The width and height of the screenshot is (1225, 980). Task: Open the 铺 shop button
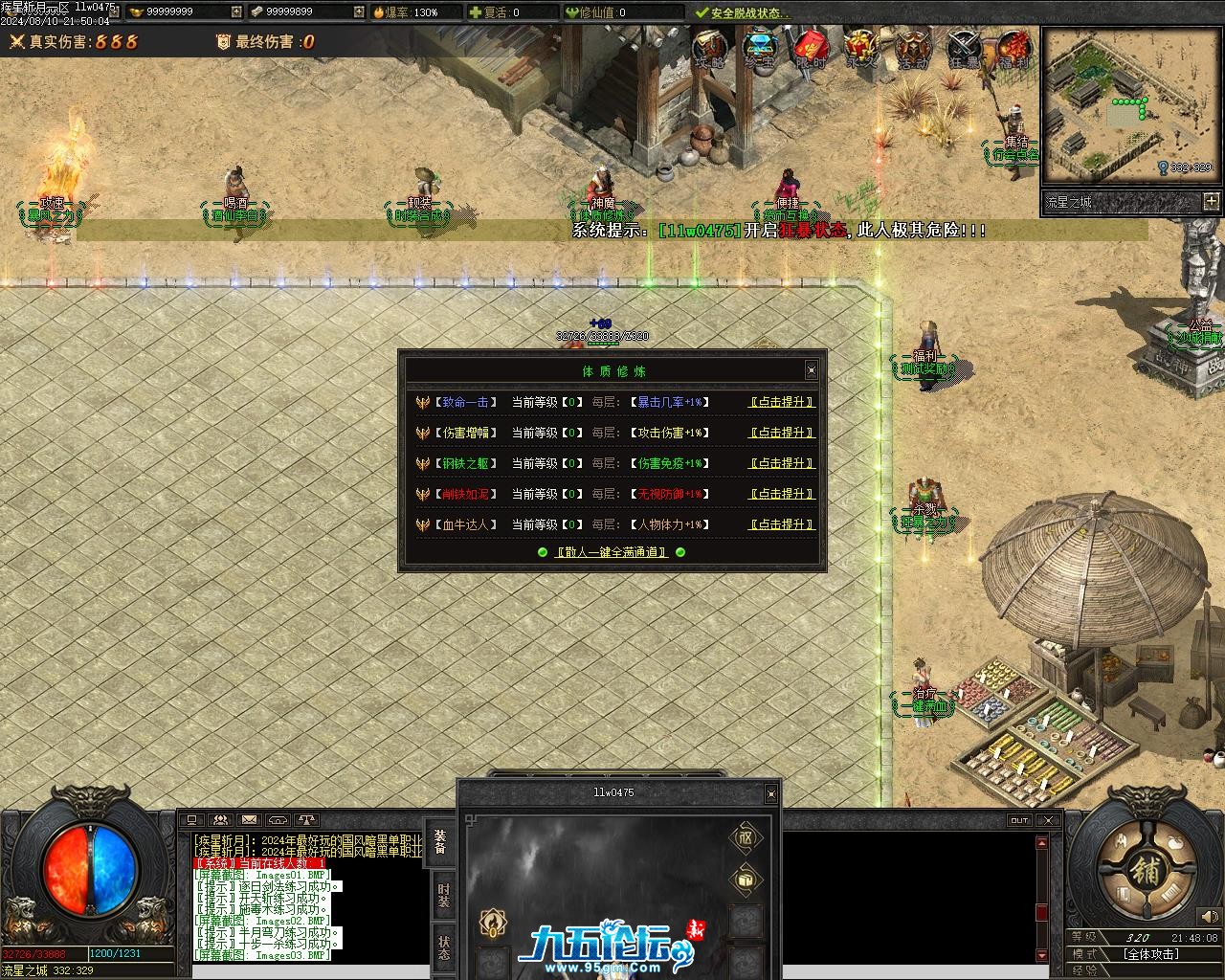coord(1146,871)
